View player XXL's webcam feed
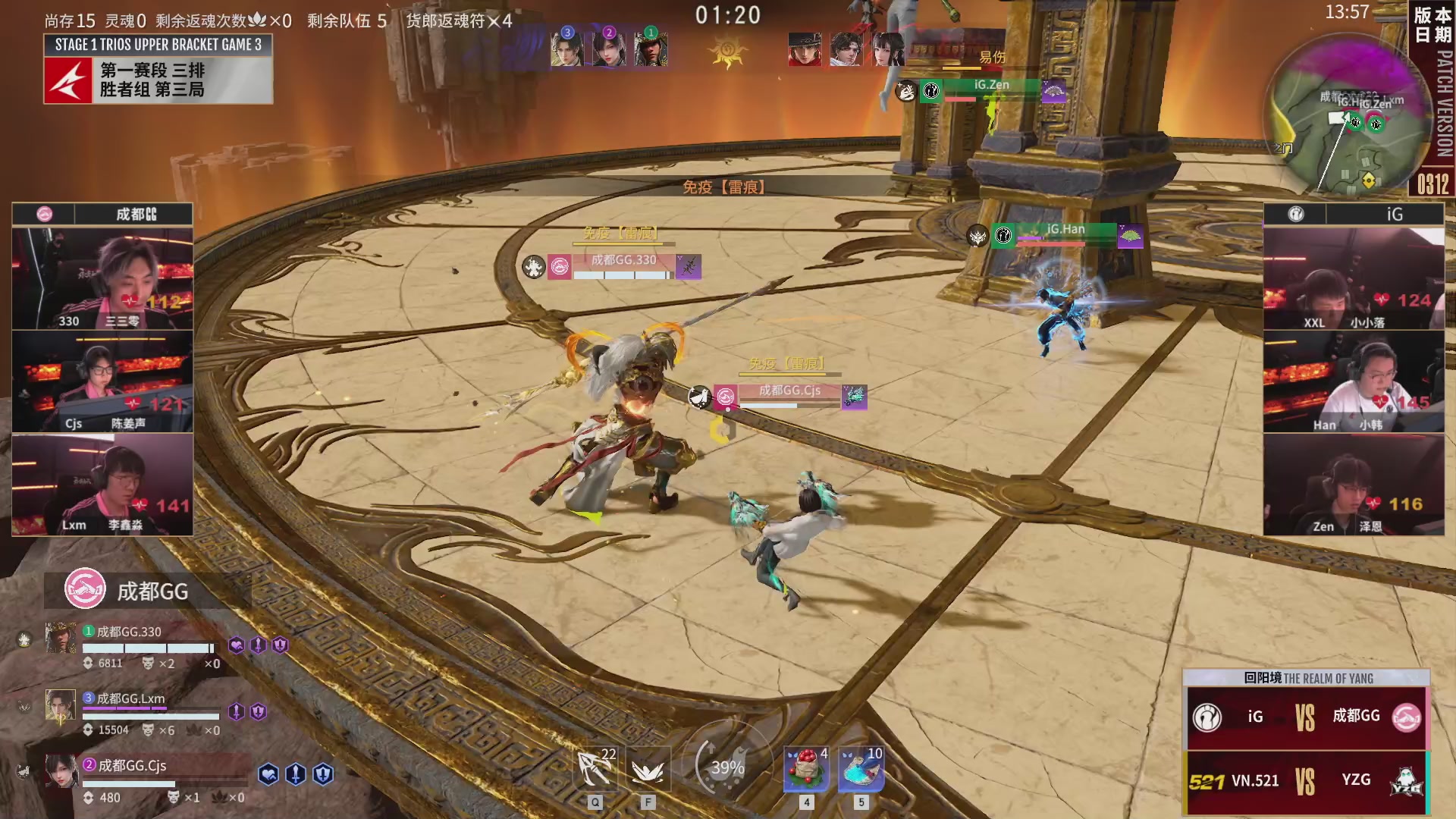1456x819 pixels. pyautogui.click(x=1354, y=278)
